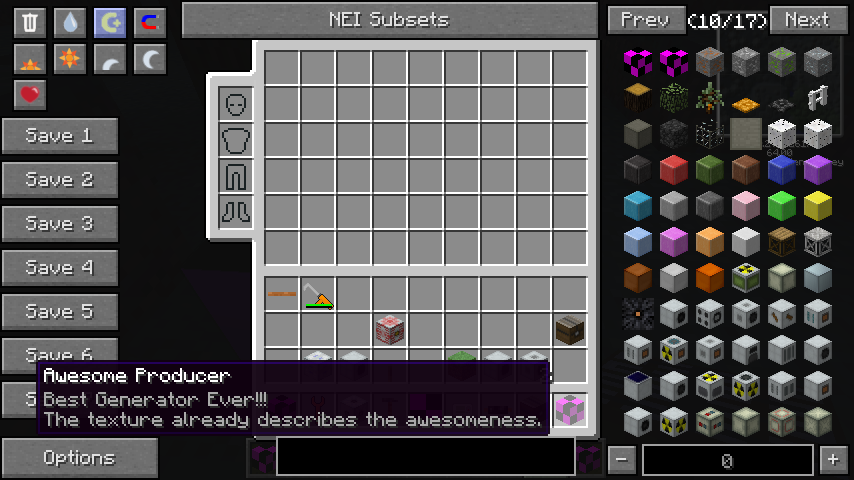854x480 pixels.
Task: Toggle rain with the water drop icon
Action: (x=70, y=23)
